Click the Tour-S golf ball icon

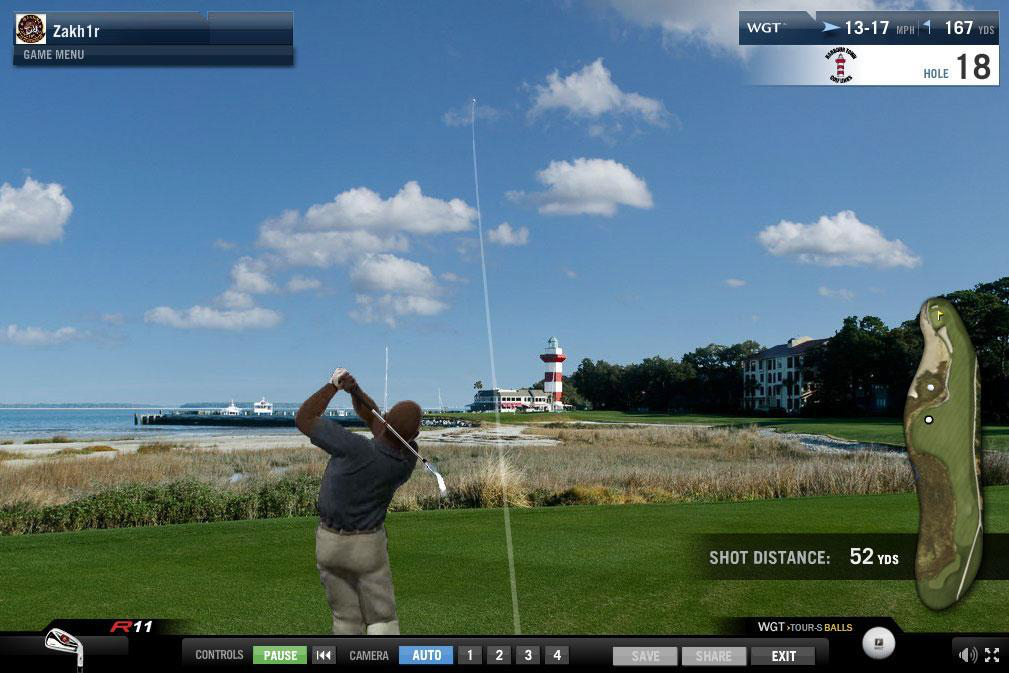pyautogui.click(x=878, y=645)
